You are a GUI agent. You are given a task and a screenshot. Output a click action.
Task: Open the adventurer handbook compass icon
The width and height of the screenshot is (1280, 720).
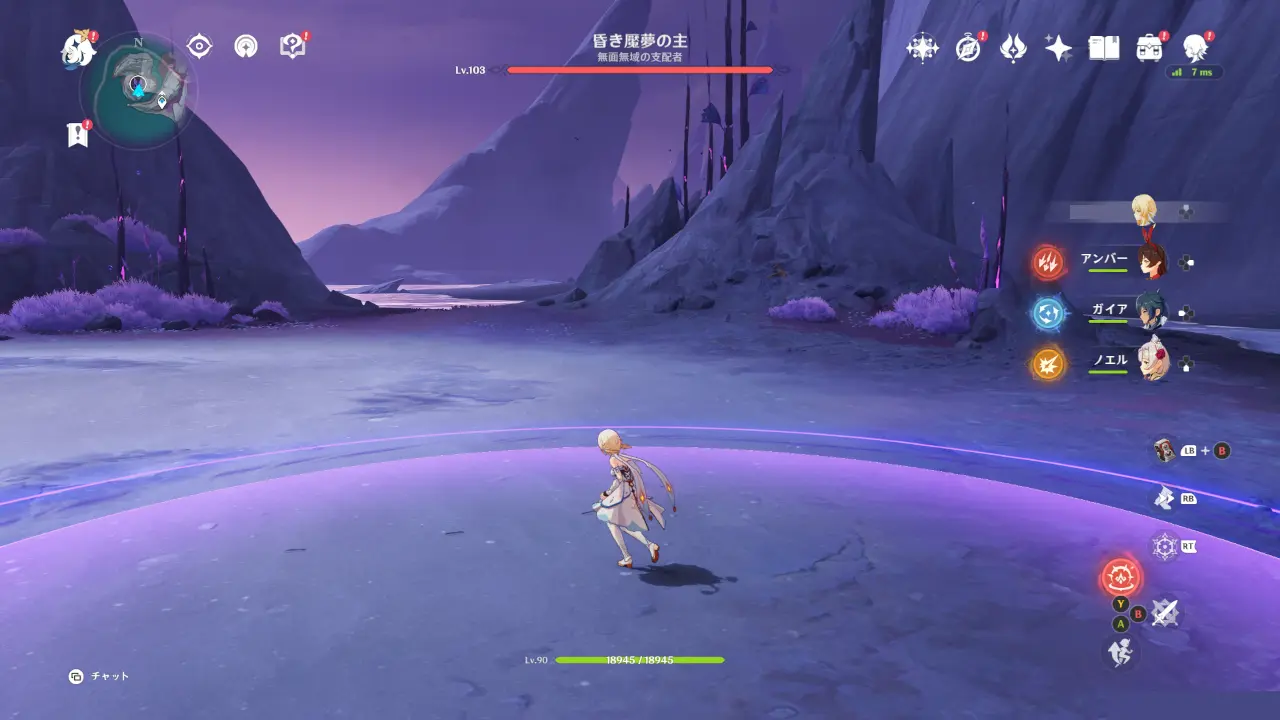[968, 48]
